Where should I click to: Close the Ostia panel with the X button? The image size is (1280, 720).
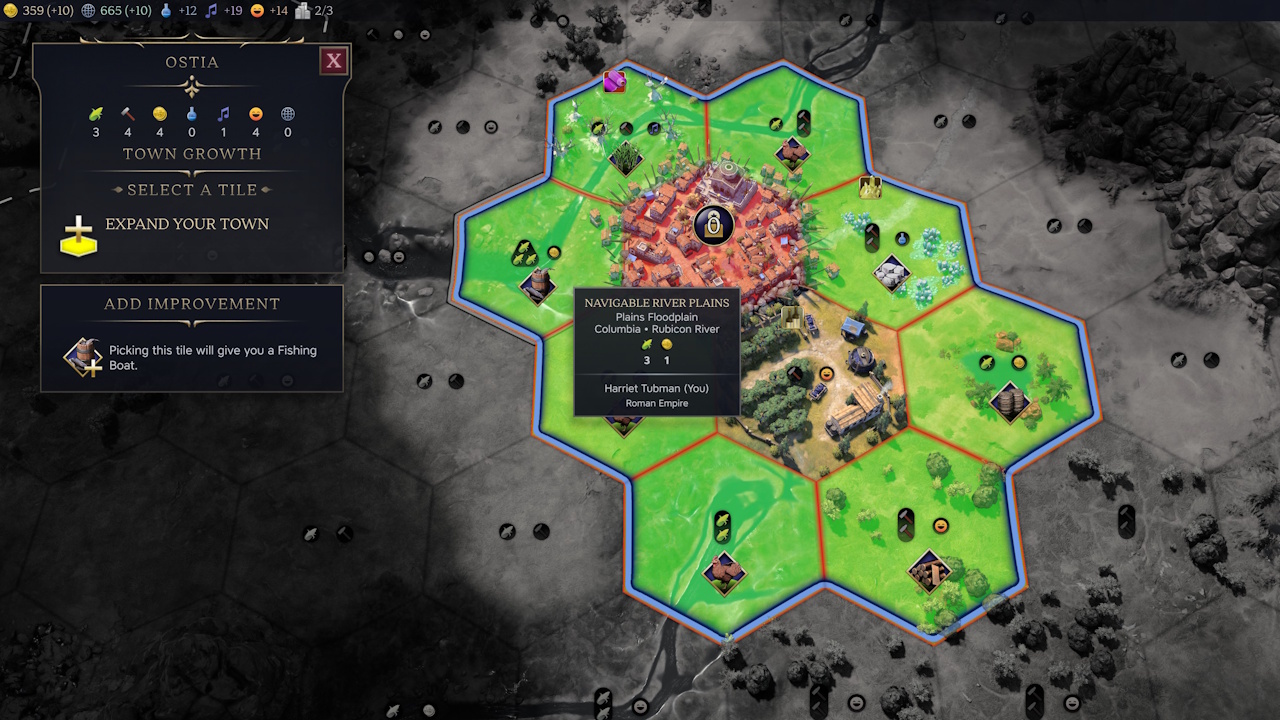tap(333, 60)
